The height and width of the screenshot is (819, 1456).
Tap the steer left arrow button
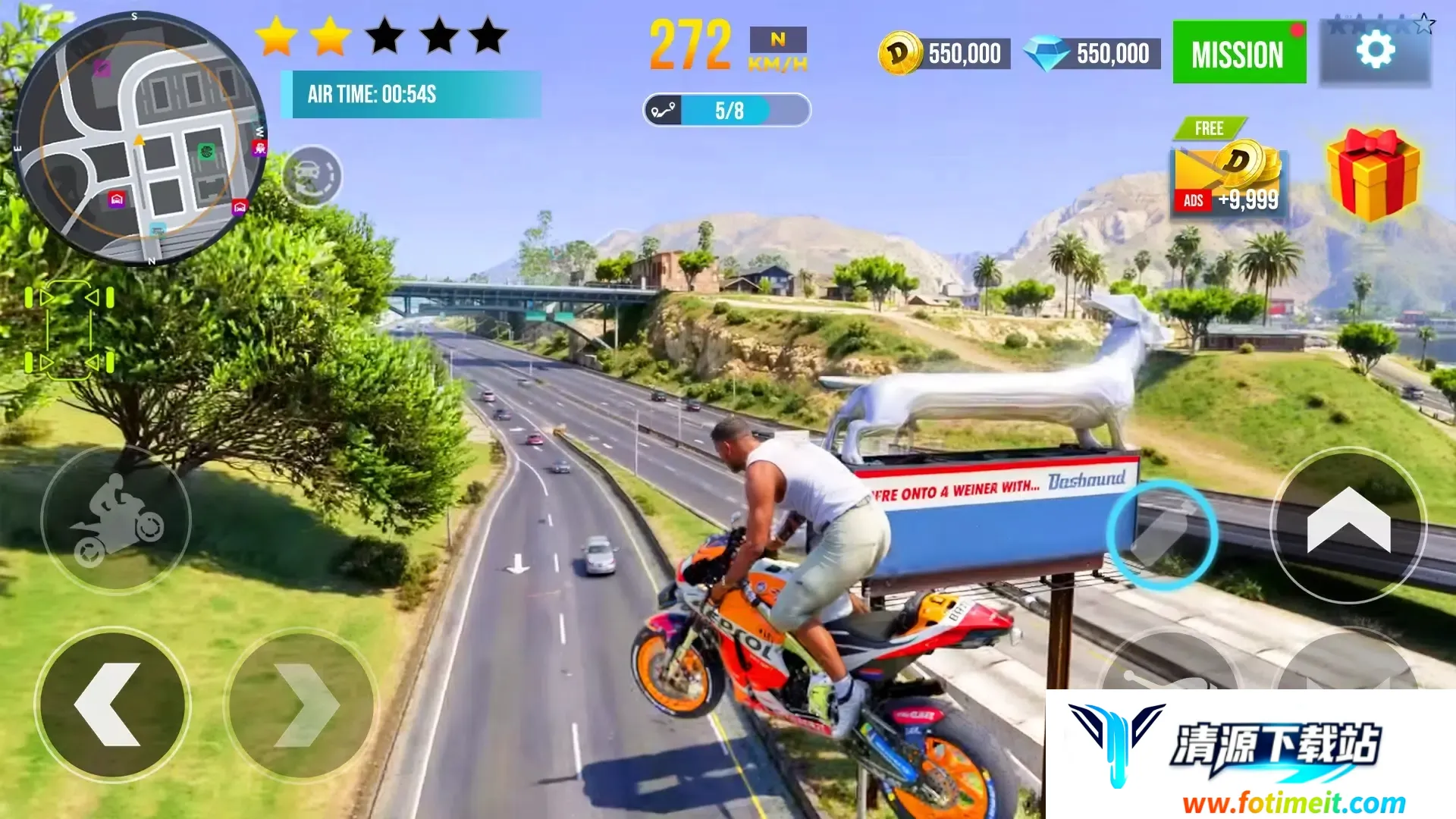pos(112,704)
